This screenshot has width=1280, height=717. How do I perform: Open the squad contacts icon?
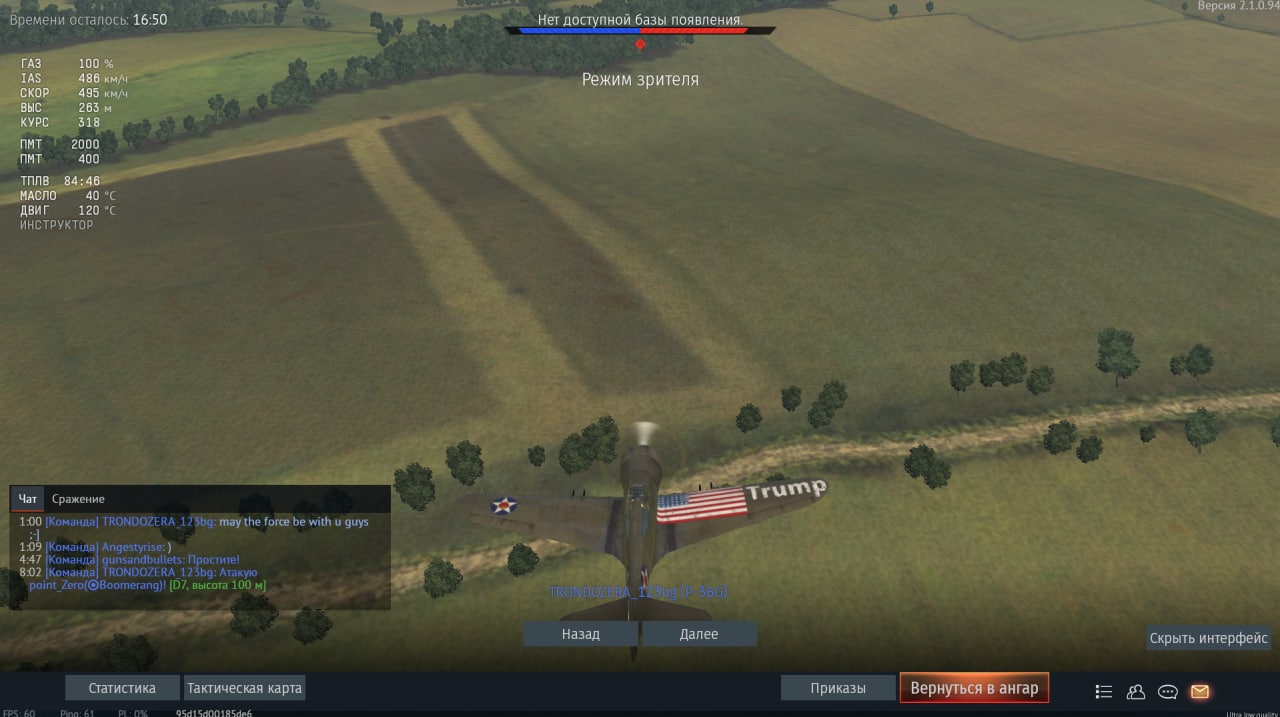click(1136, 691)
